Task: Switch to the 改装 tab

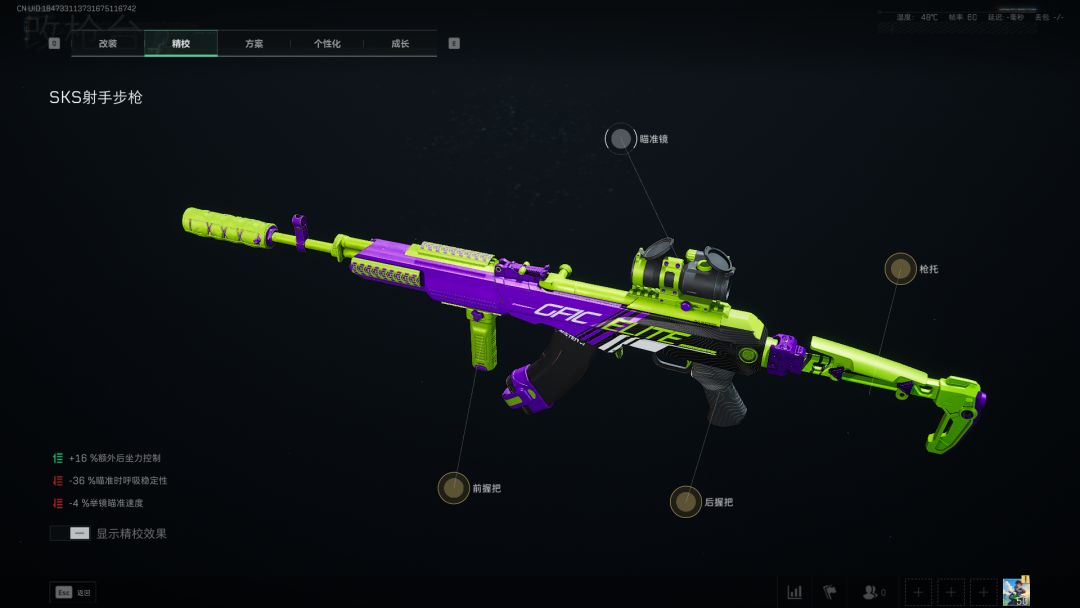Action: tap(108, 44)
